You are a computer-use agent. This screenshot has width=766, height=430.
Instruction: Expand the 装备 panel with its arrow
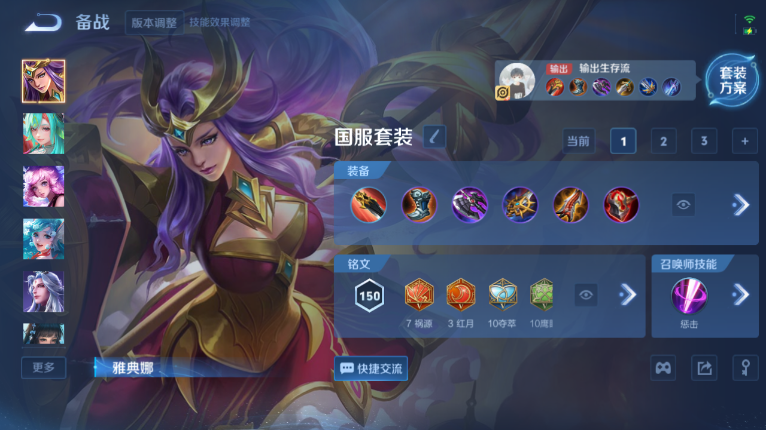pyautogui.click(x=740, y=205)
